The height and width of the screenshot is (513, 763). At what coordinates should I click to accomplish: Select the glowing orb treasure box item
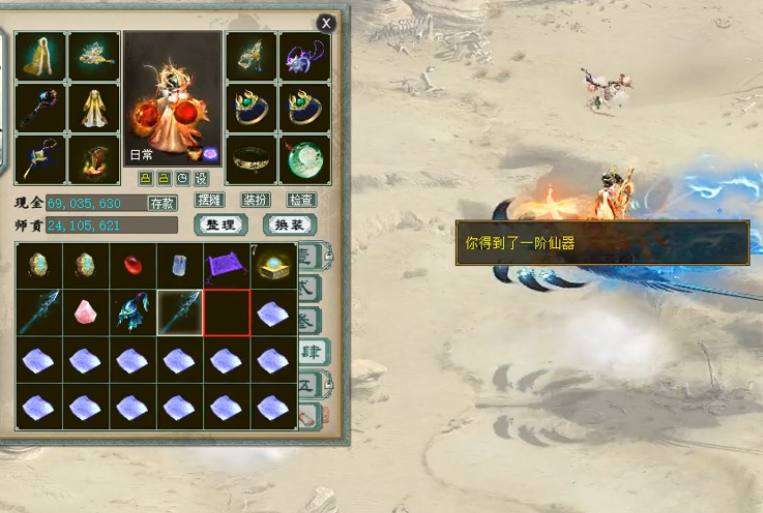click(273, 265)
